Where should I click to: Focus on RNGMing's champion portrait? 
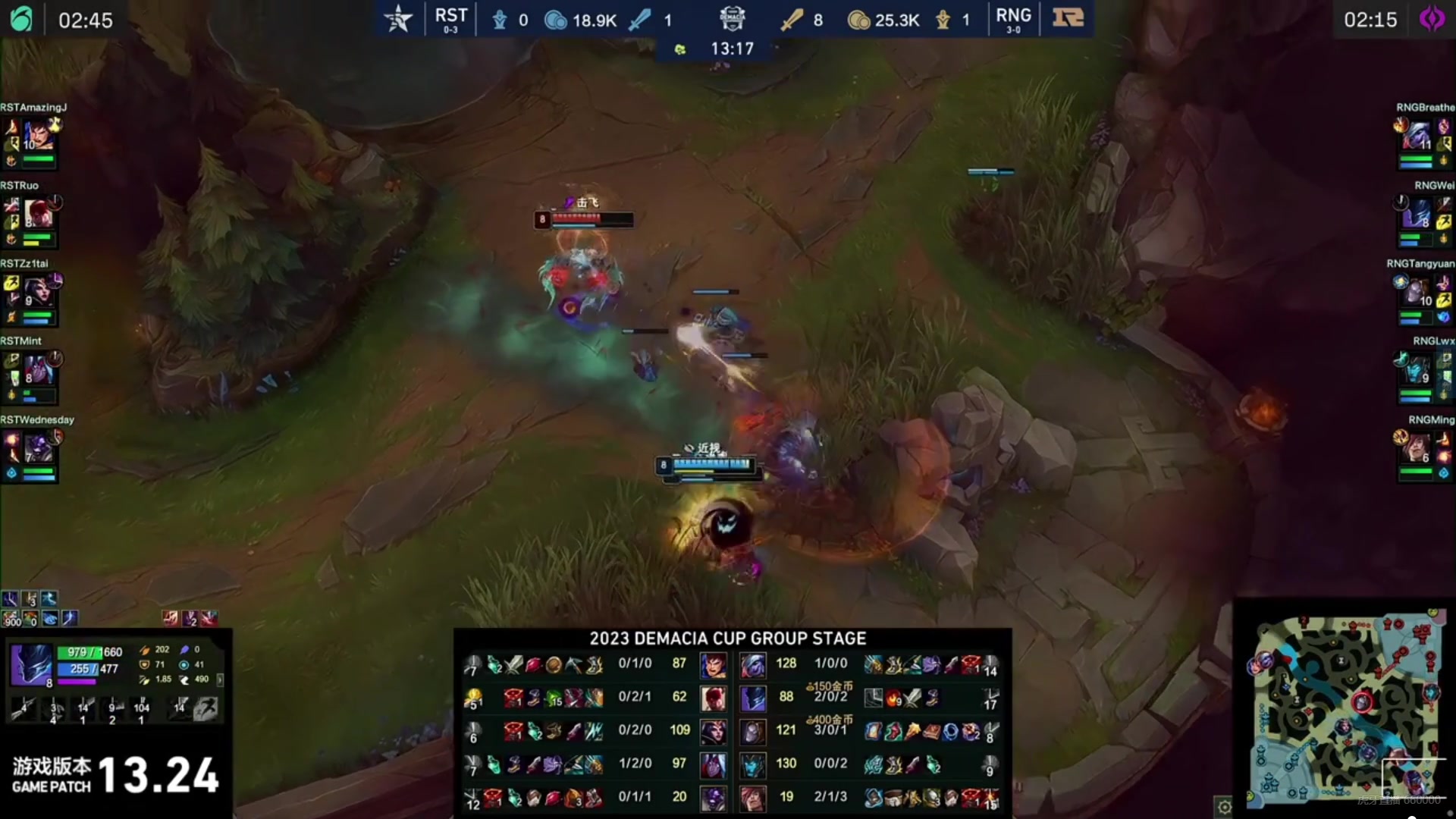pyautogui.click(x=1418, y=448)
